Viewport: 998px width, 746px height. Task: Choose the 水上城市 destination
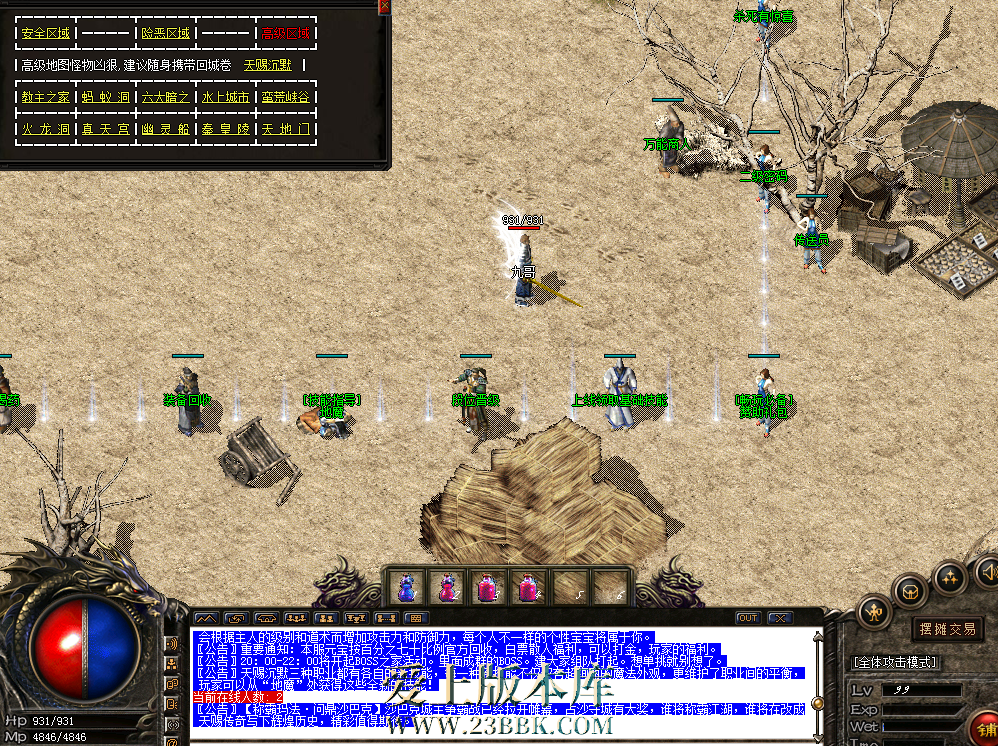click(225, 97)
